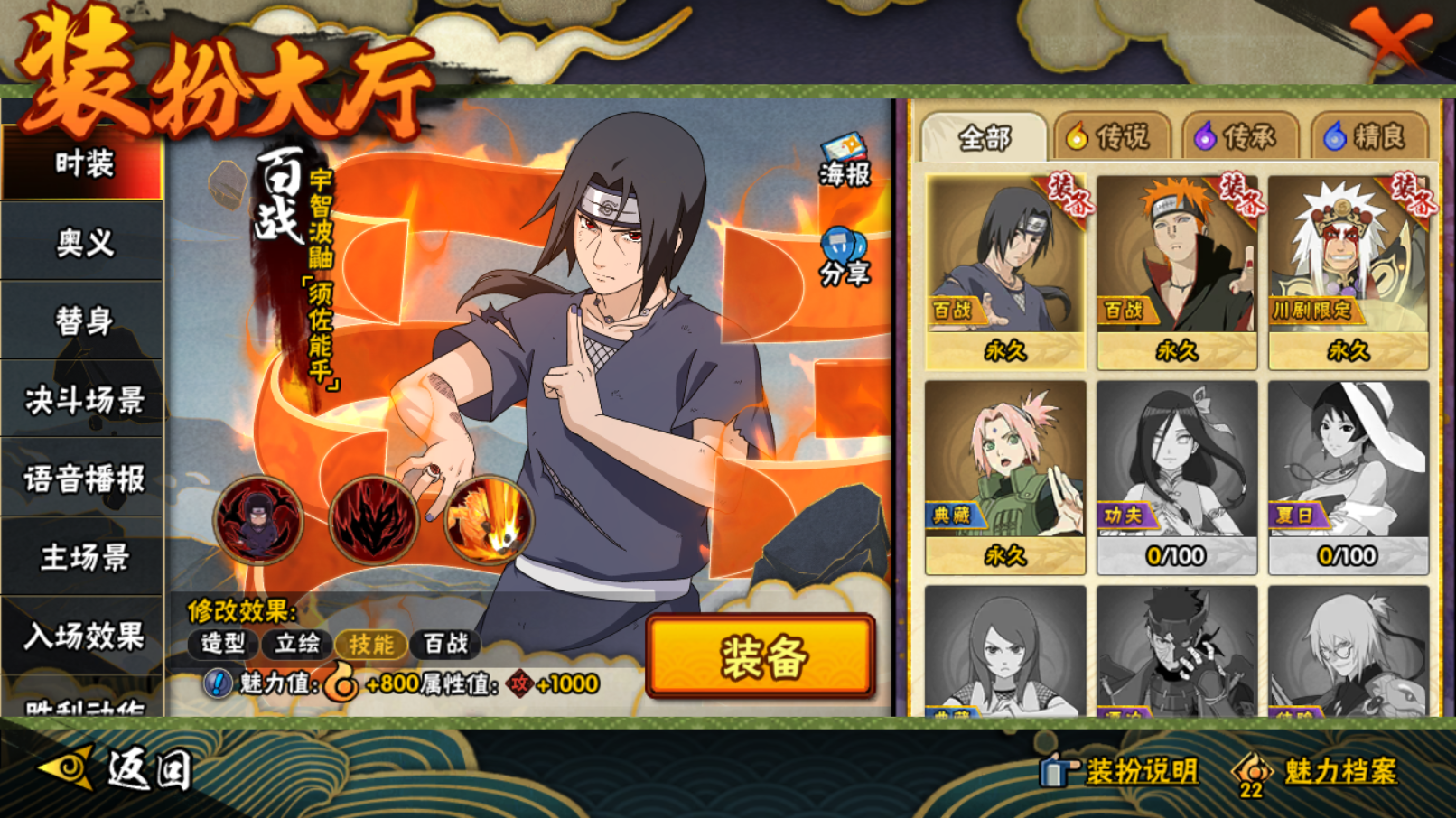
Task: Switch to the 传承 tab
Action: coord(1237,137)
